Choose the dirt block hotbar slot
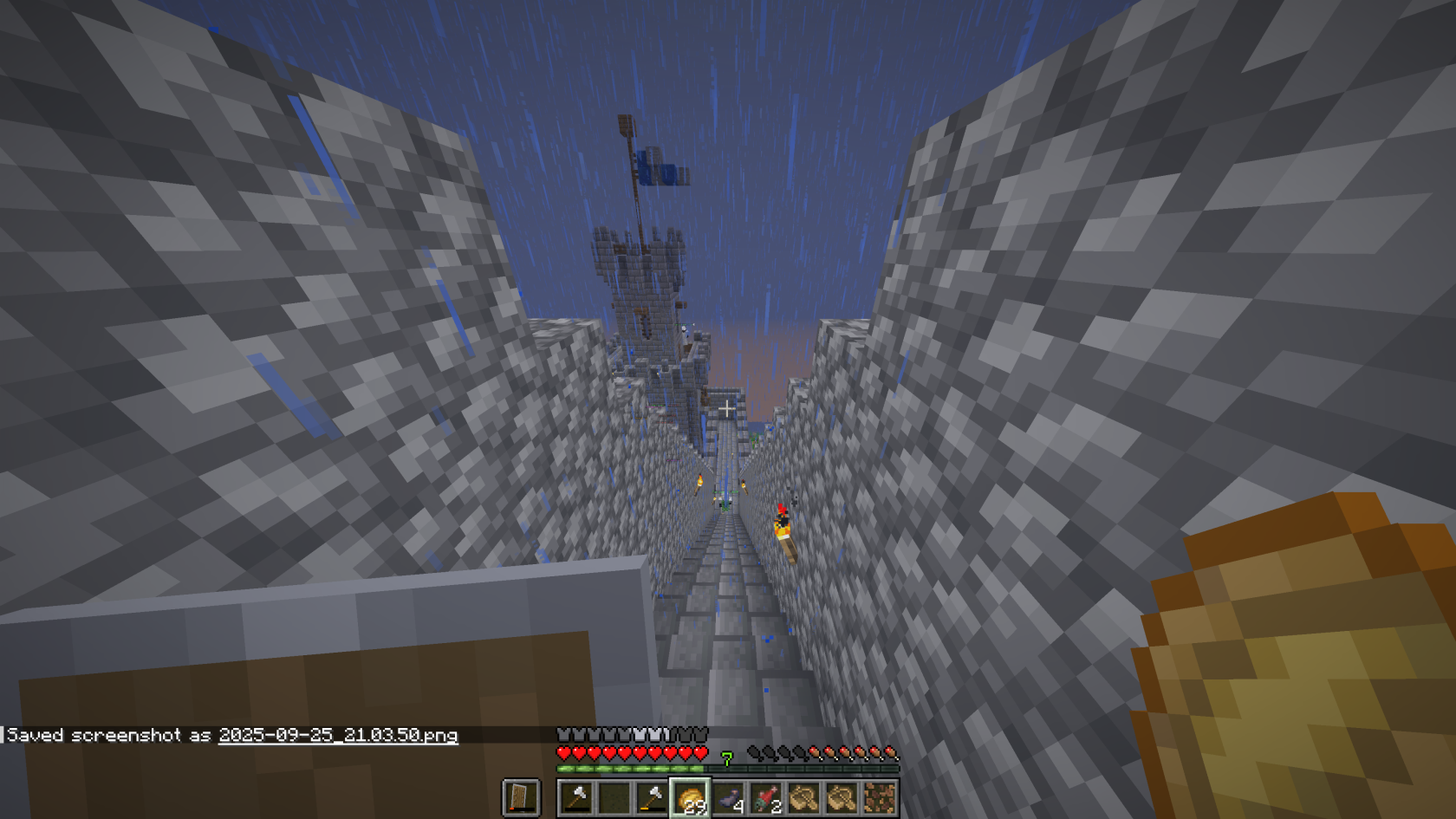The width and height of the screenshot is (1456, 819). click(879, 797)
